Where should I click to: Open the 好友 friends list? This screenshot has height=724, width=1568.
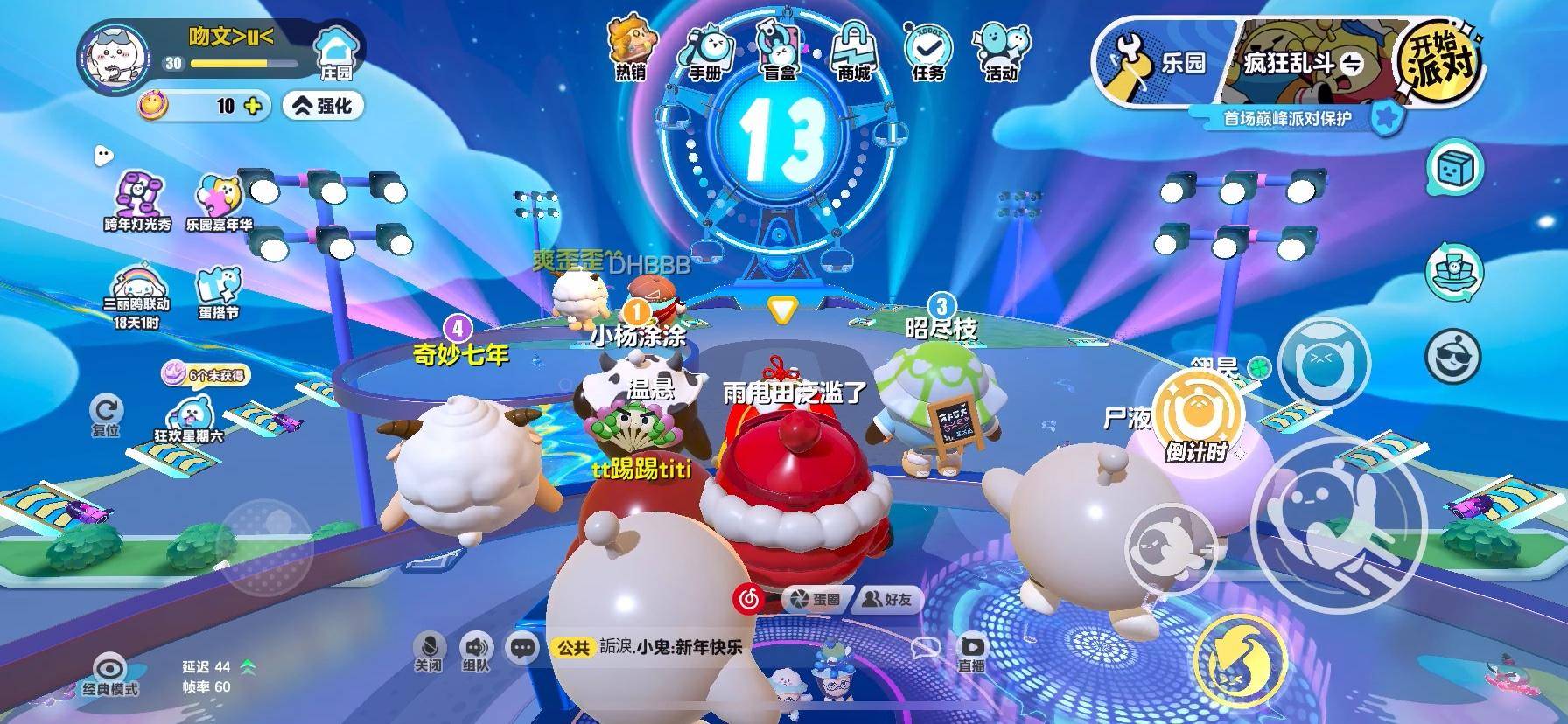tap(887, 599)
